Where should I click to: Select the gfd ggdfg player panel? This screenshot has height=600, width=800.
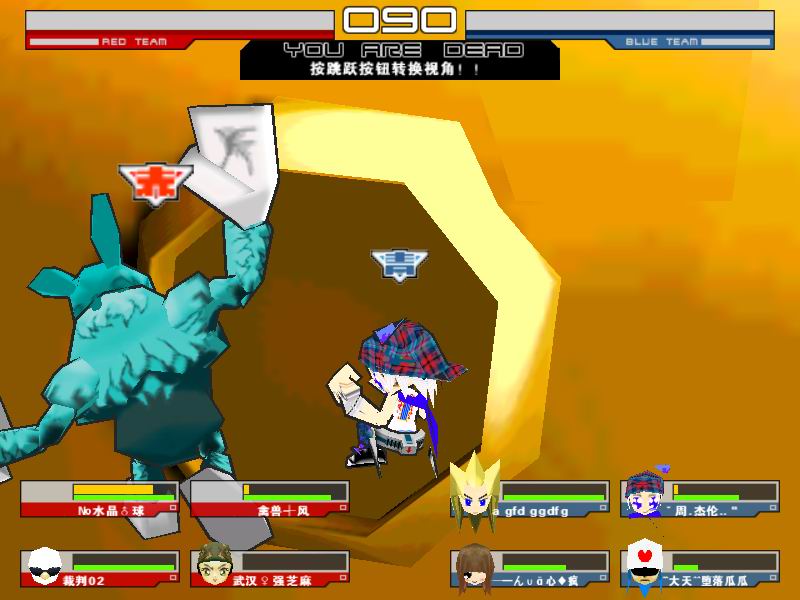(530, 499)
